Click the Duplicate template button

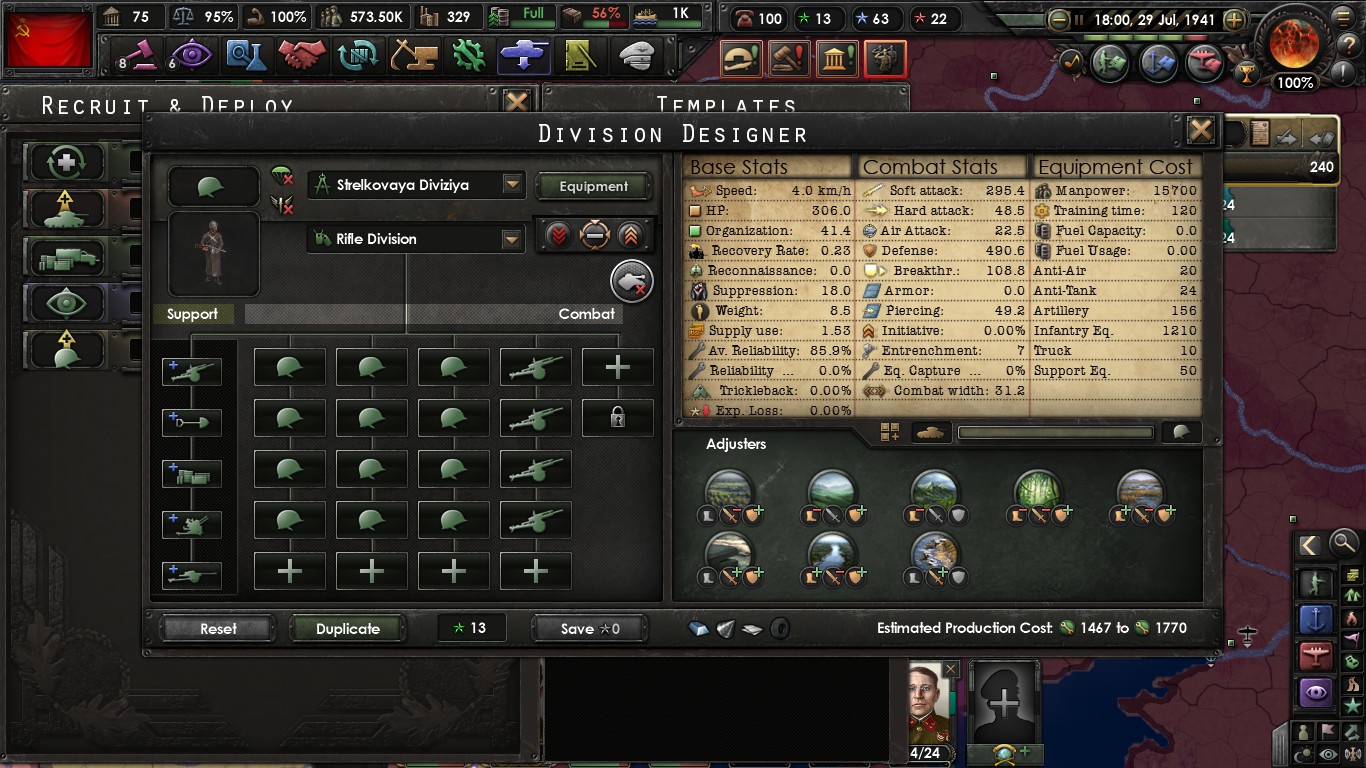tap(347, 628)
